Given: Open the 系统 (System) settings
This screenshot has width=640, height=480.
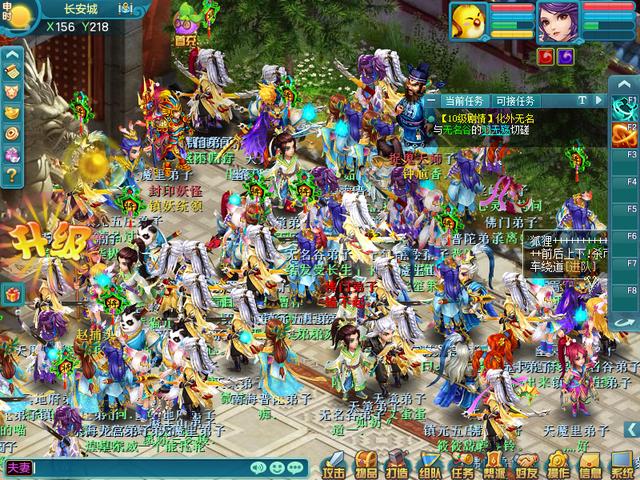Looking at the screenshot, I should tap(623, 466).
